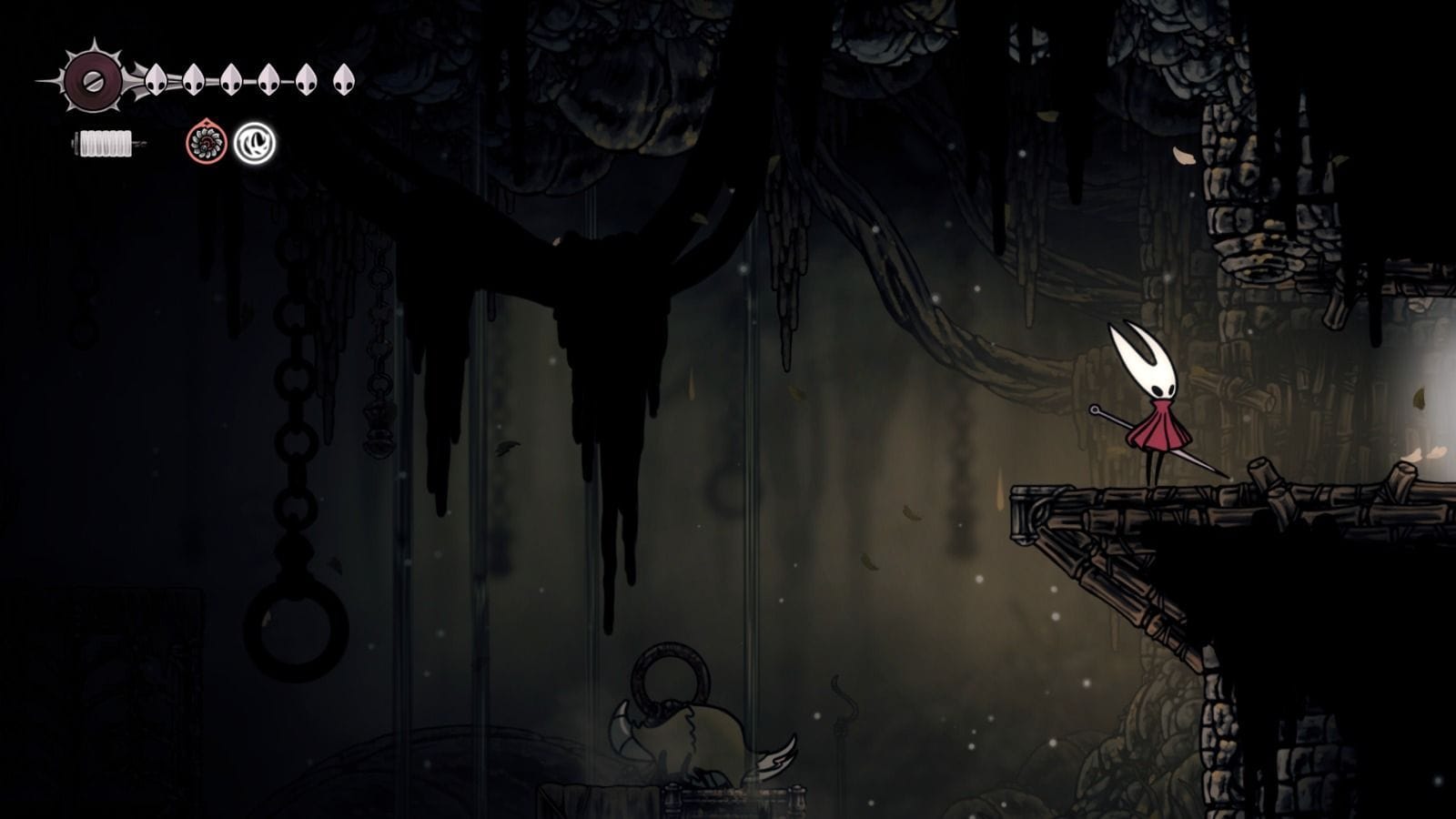Click the first health mask icon
Image resolution: width=1456 pixels, height=819 pixels.
pos(155,80)
